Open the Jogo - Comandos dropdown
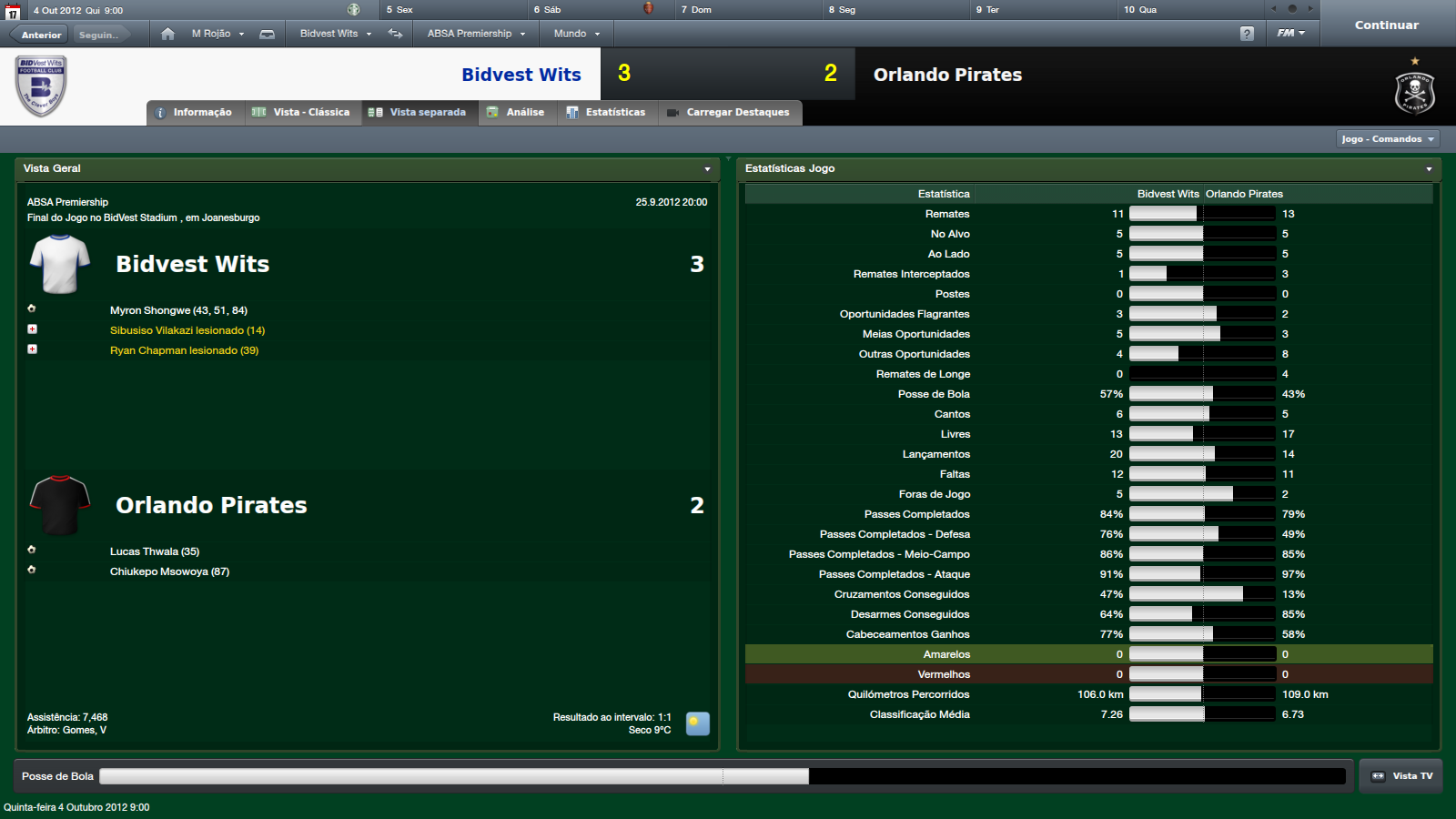The image size is (1456, 819). pos(1388,139)
